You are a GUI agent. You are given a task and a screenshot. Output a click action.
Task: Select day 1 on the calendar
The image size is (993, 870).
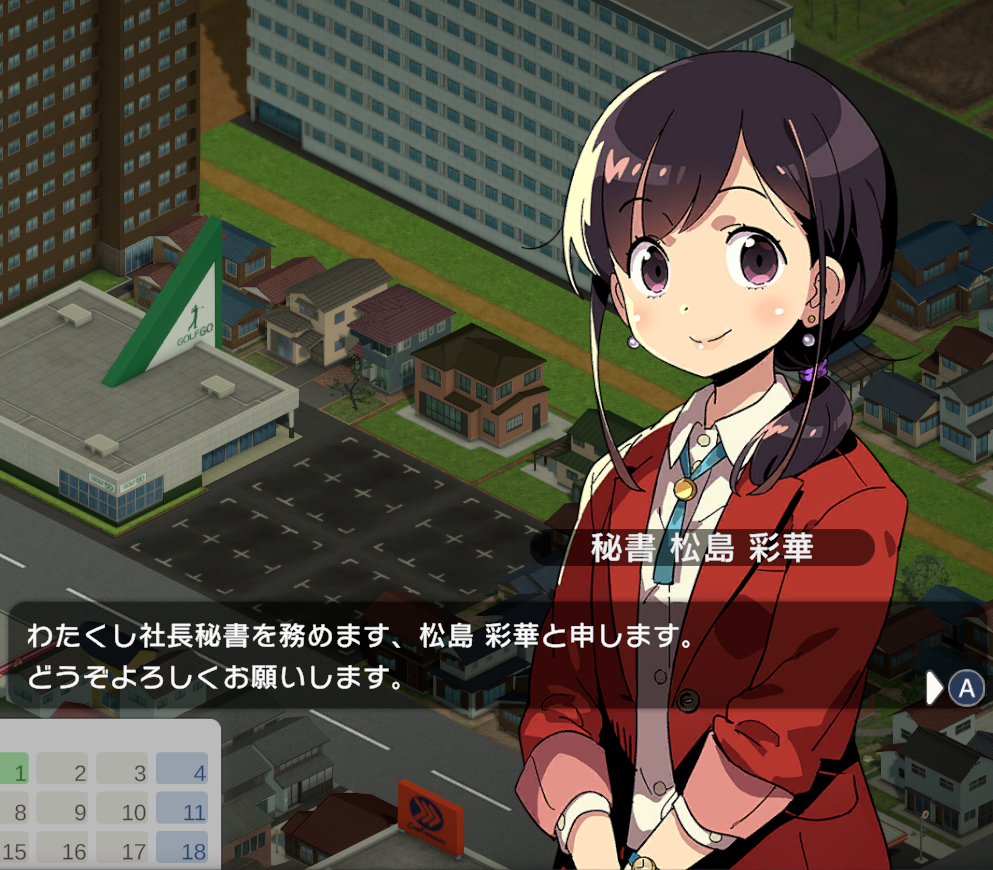[16, 771]
